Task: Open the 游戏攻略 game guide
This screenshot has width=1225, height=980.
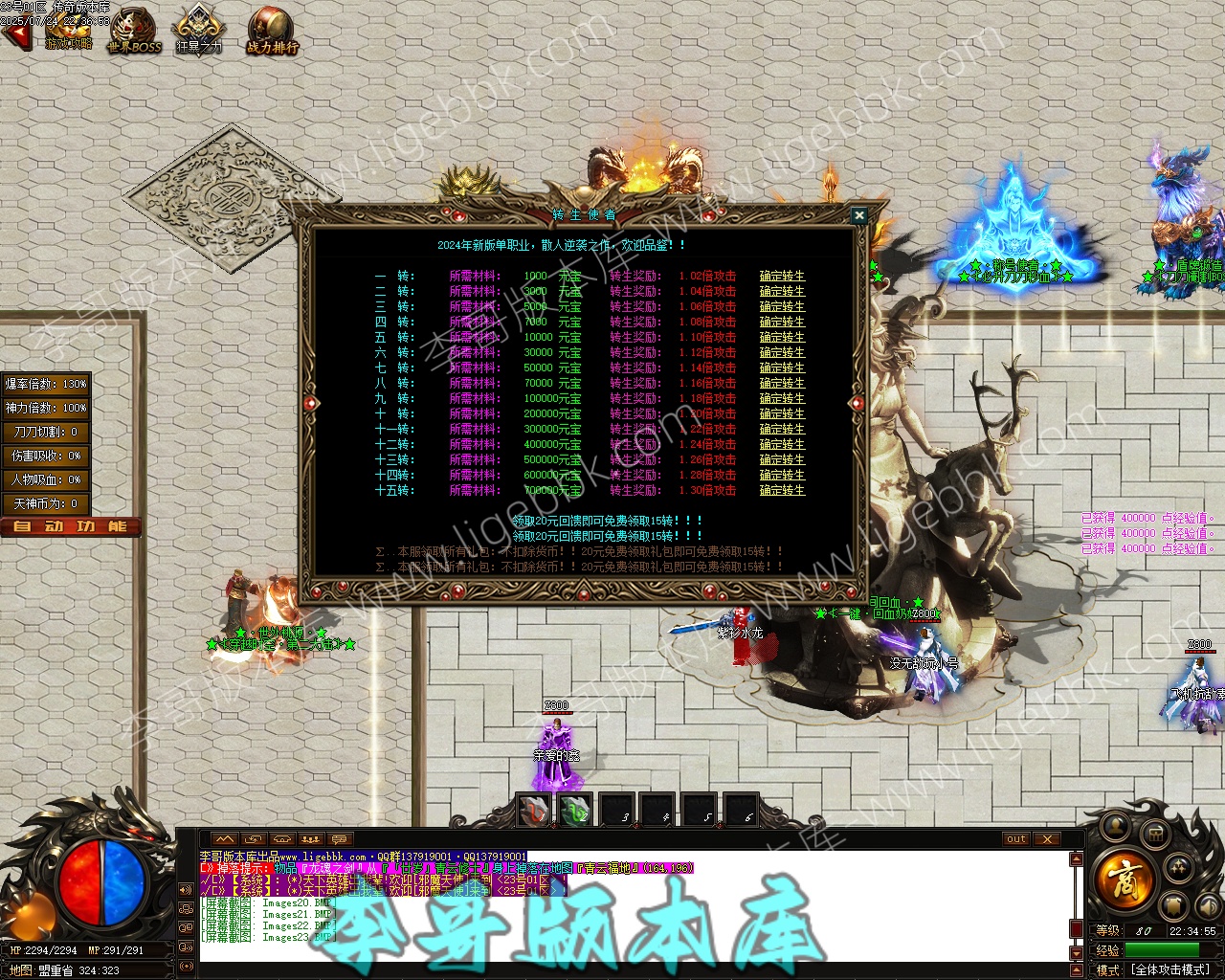Action: click(x=69, y=29)
